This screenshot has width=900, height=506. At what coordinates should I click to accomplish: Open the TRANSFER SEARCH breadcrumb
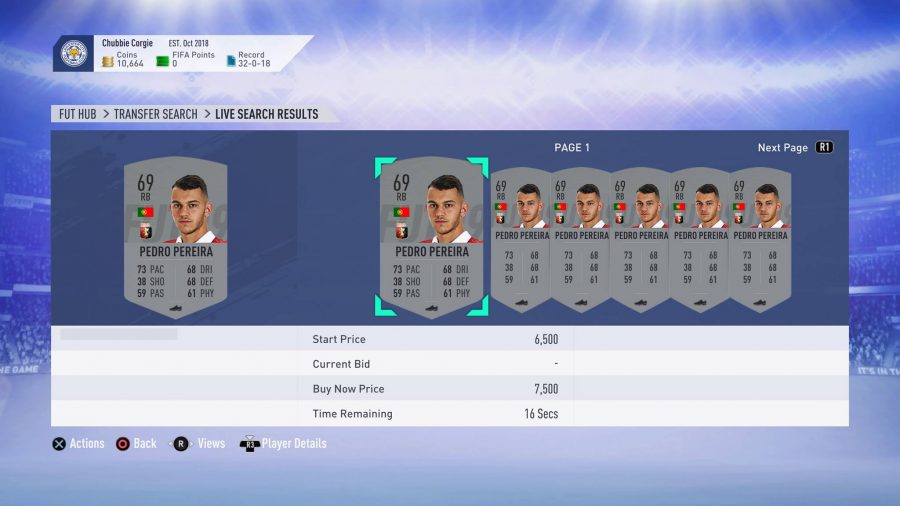pos(155,114)
